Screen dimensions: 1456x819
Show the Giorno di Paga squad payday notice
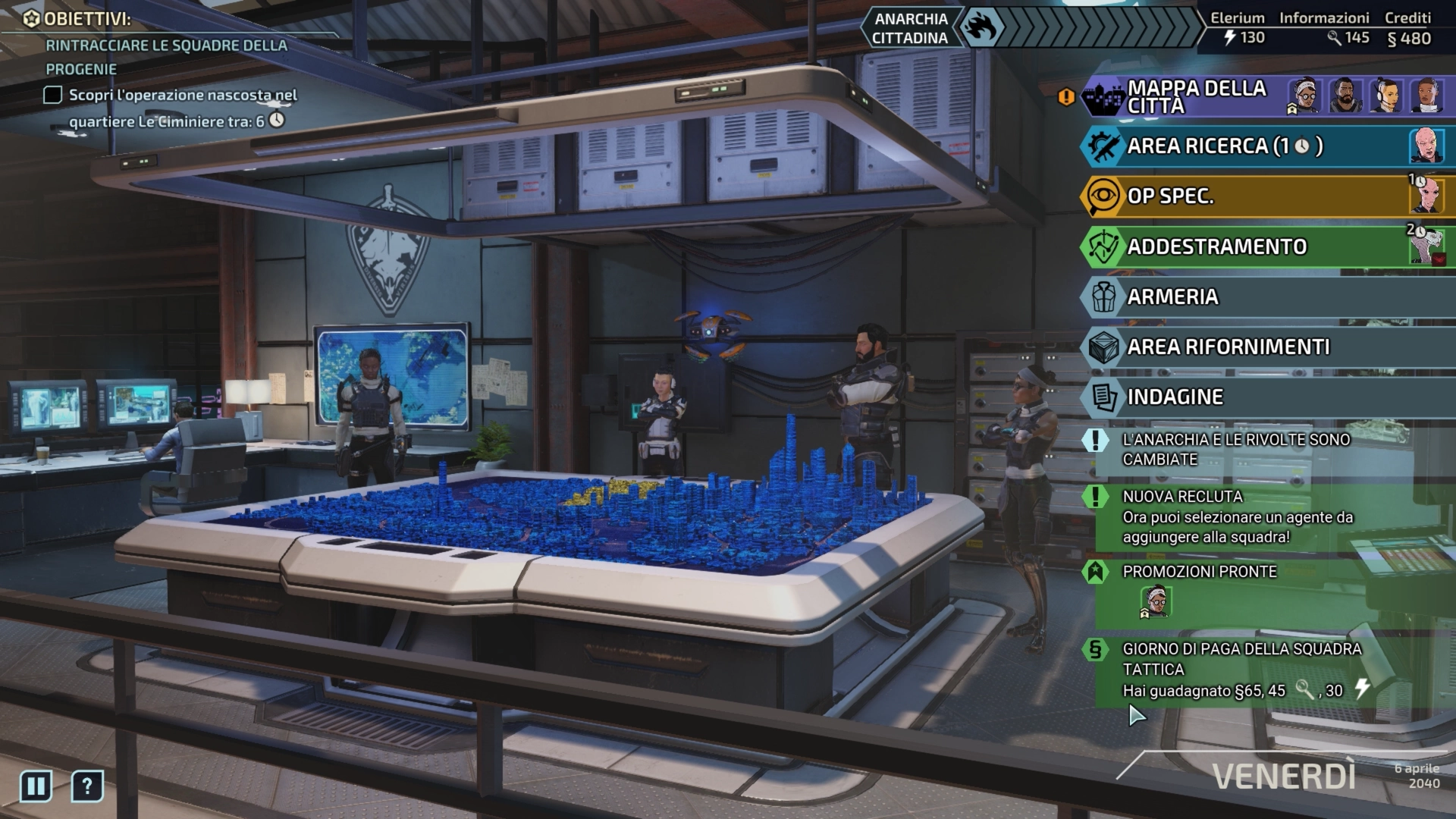(x=1241, y=670)
